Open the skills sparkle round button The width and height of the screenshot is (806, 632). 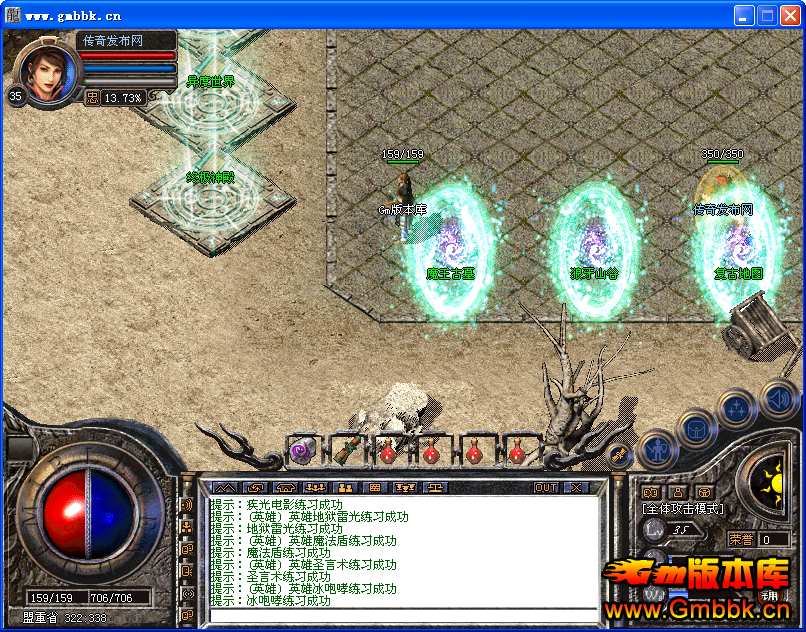click(x=737, y=407)
